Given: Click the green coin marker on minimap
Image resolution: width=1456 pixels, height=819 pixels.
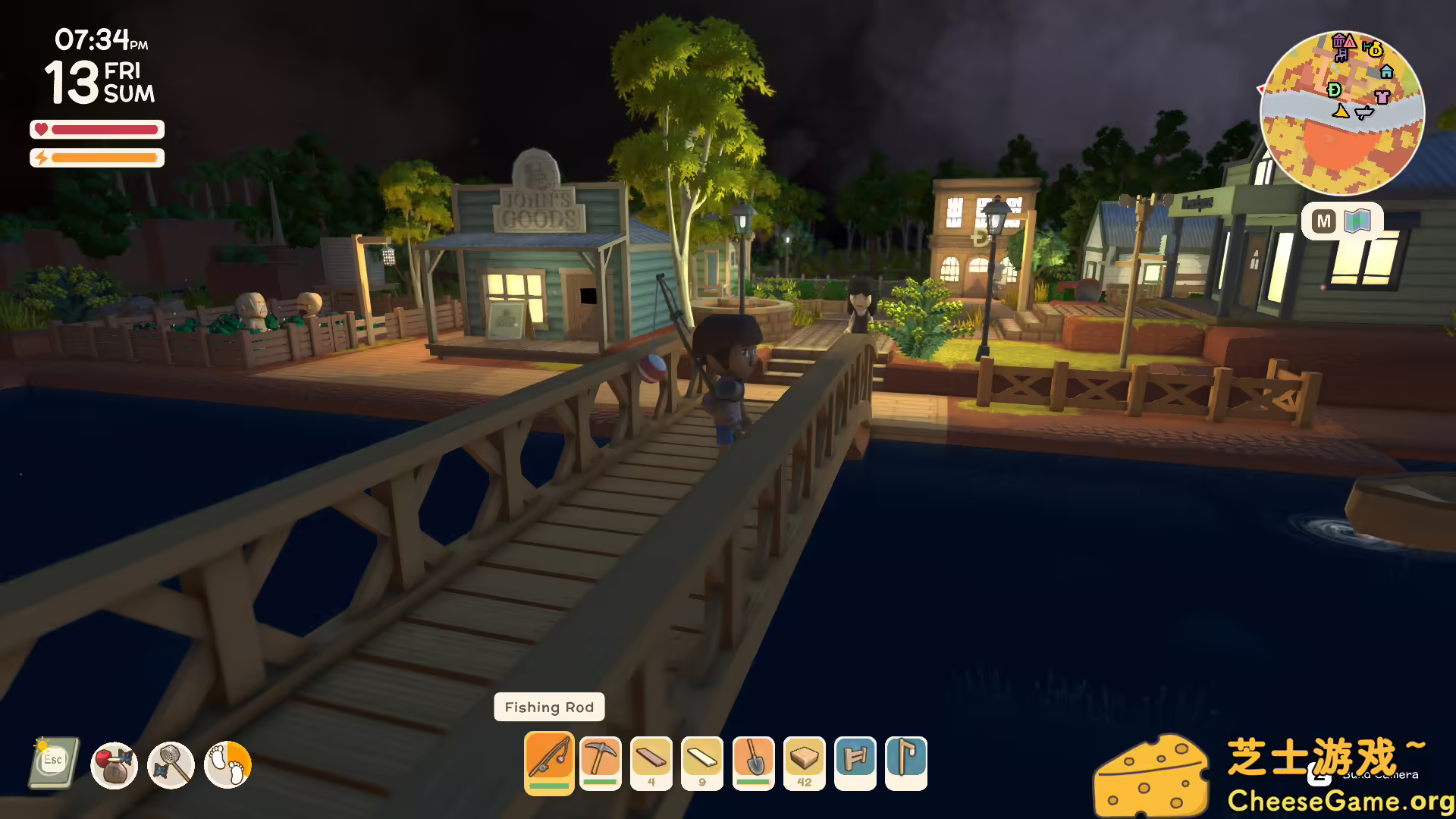Looking at the screenshot, I should pyautogui.click(x=1335, y=89).
